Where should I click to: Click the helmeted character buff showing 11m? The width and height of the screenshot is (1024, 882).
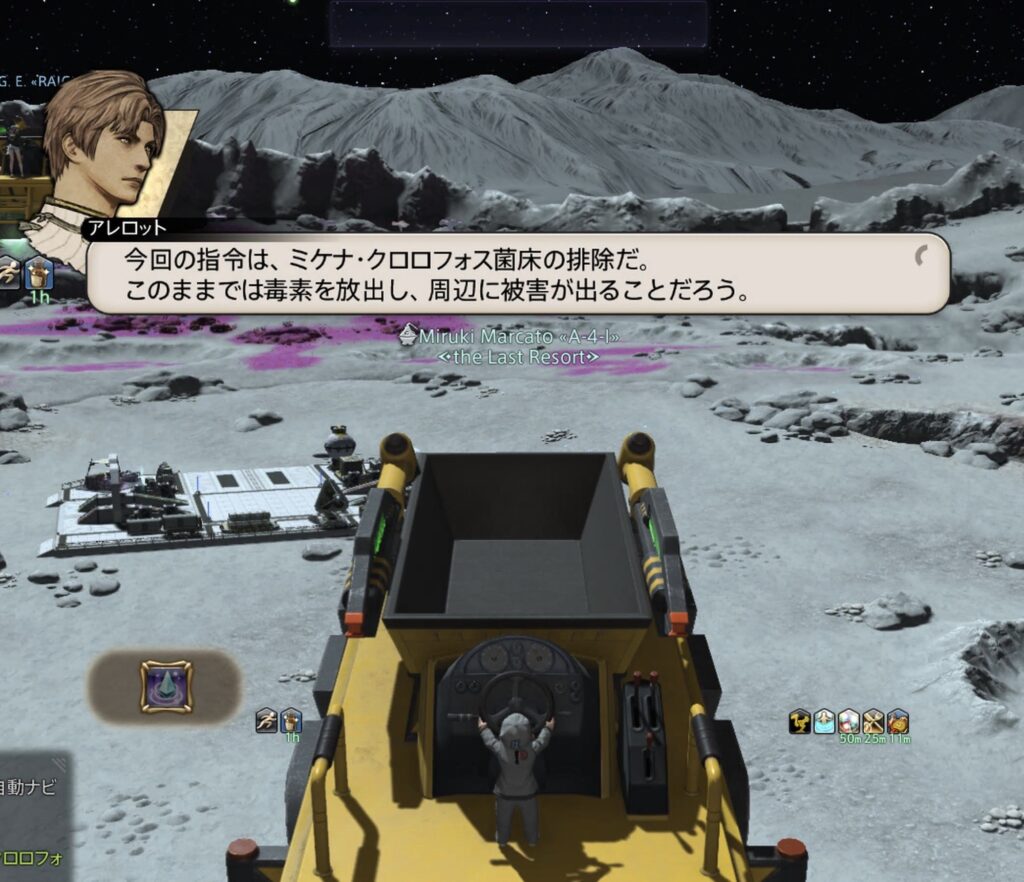click(897, 721)
